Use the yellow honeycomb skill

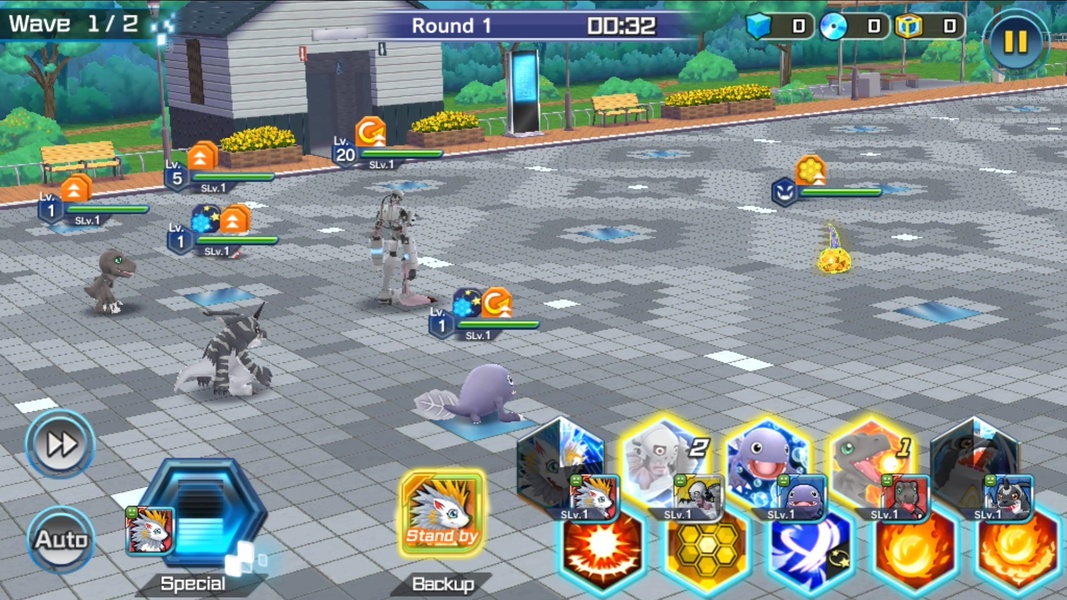(x=706, y=553)
